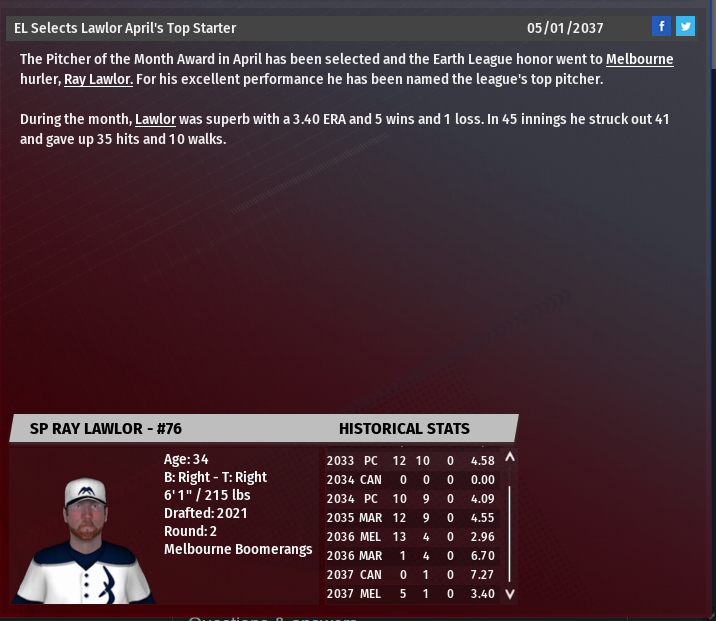The height and width of the screenshot is (621, 716).
Task: Select the 2033 PC stats row
Action: point(410,461)
